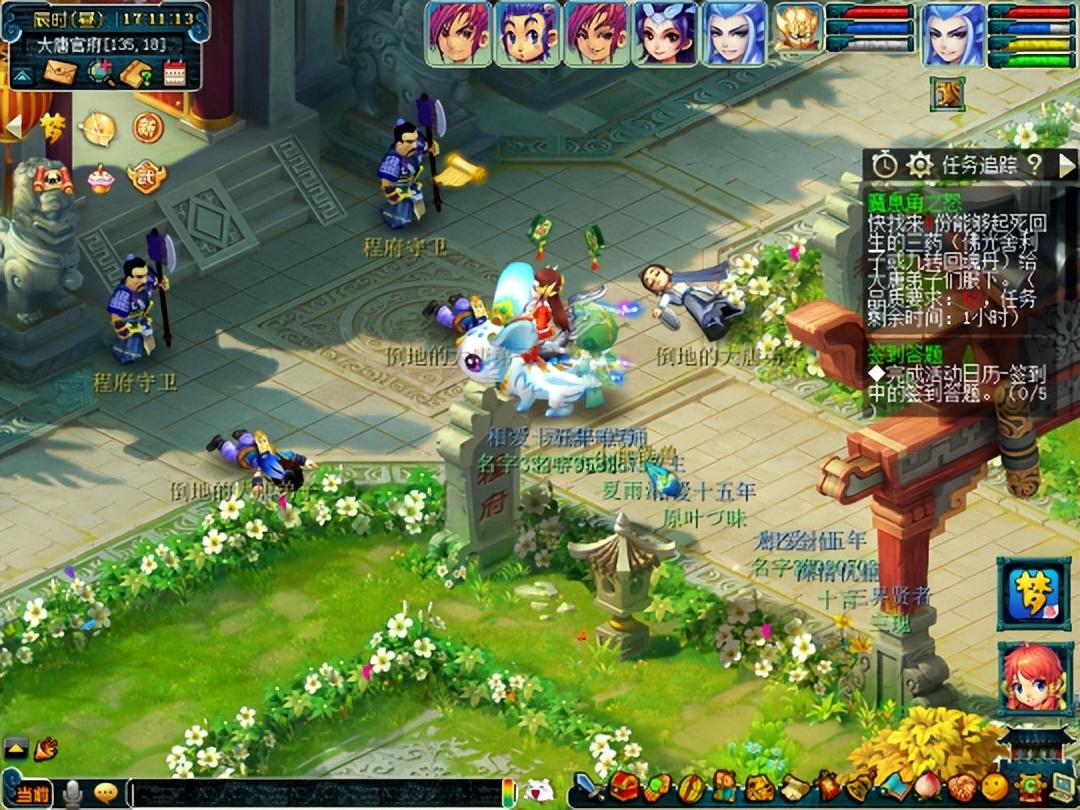Open the red-haired character portrait

pyautogui.click(x=1034, y=678)
